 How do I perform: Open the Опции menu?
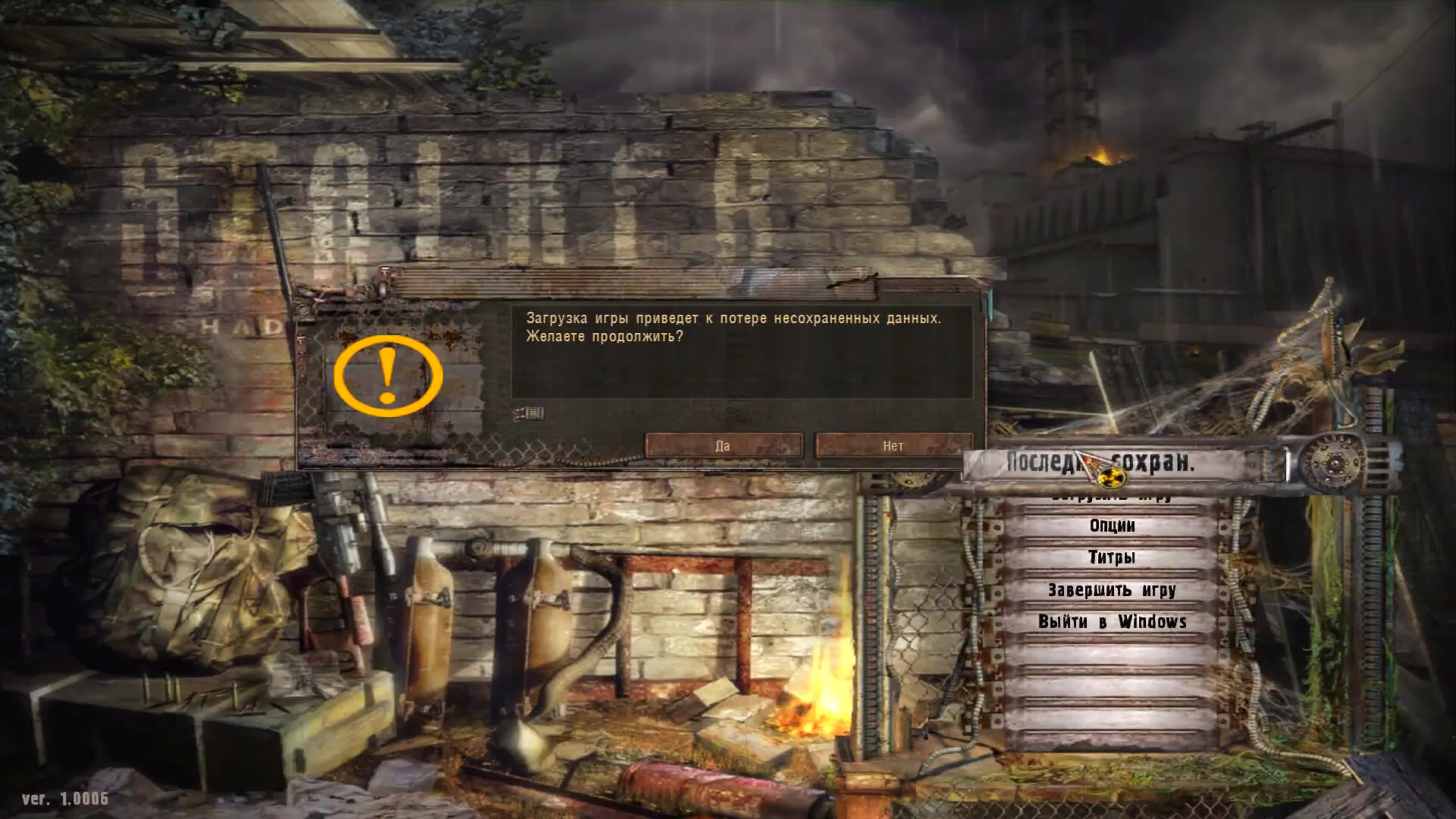pos(1112,526)
